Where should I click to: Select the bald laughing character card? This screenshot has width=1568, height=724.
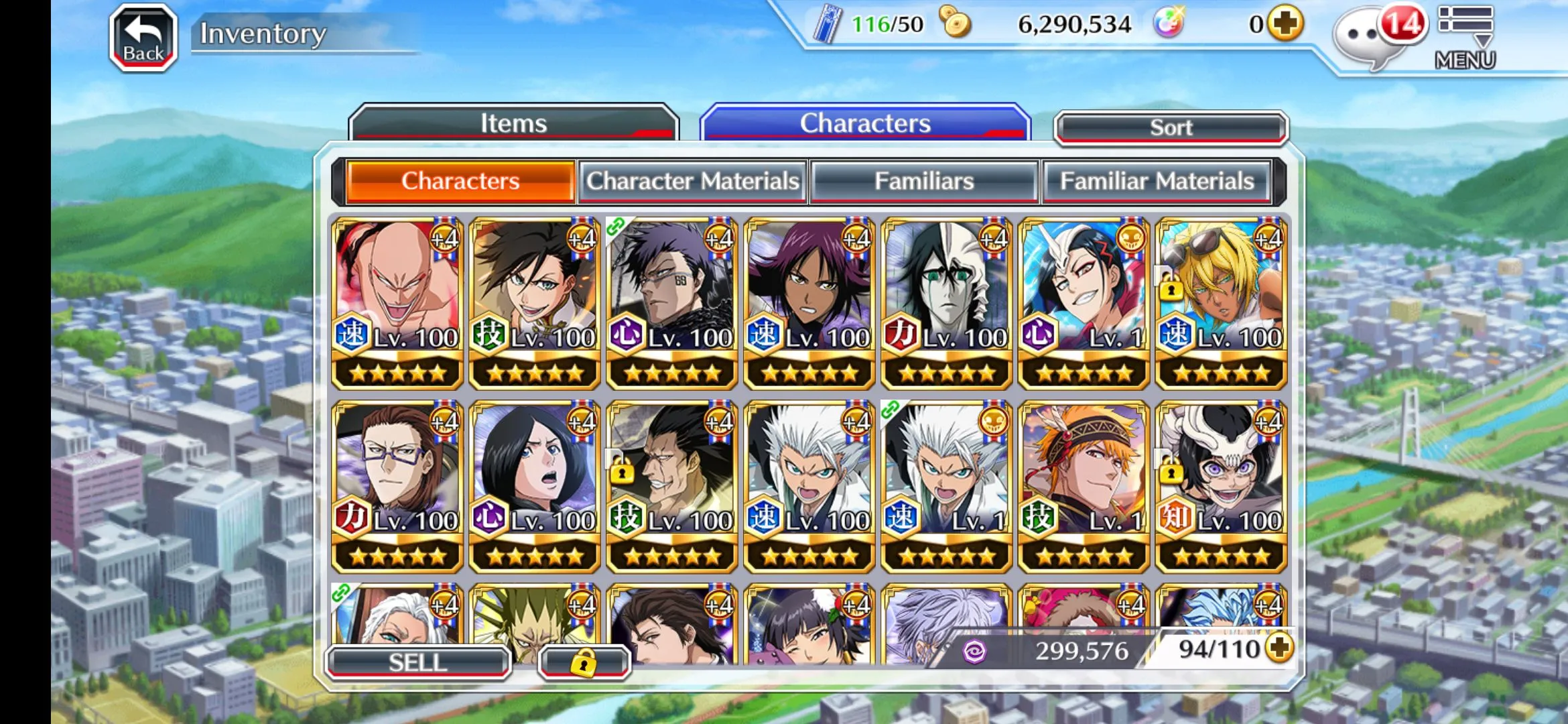click(x=397, y=303)
